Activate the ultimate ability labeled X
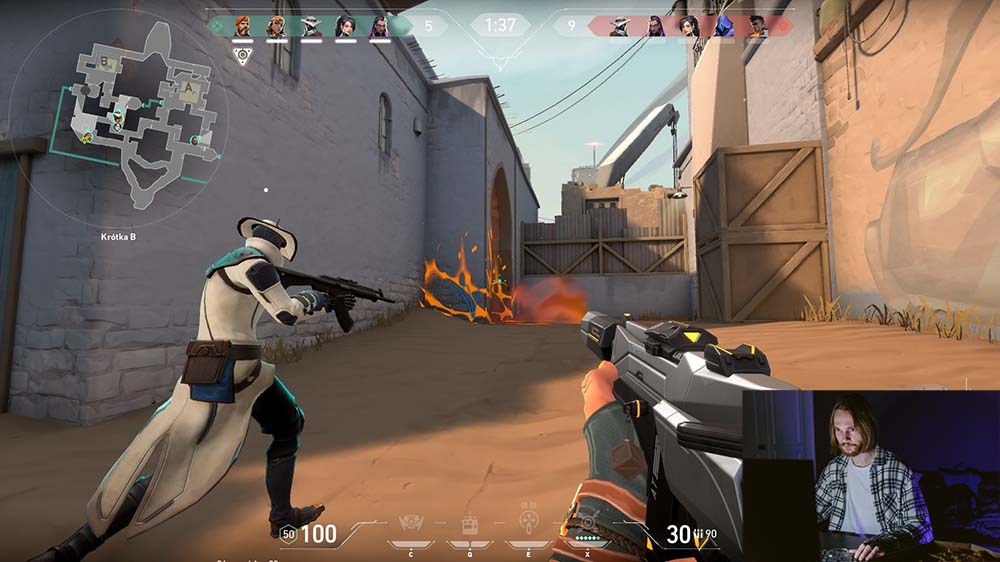This screenshot has height=562, width=1000. tap(586, 523)
